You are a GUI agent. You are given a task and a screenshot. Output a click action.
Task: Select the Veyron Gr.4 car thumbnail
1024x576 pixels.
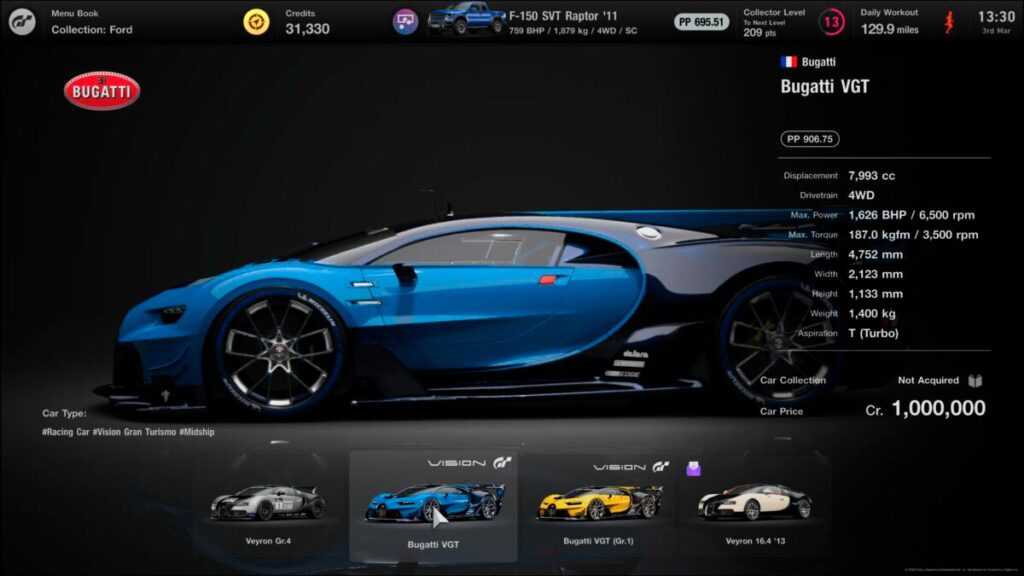tap(266, 504)
